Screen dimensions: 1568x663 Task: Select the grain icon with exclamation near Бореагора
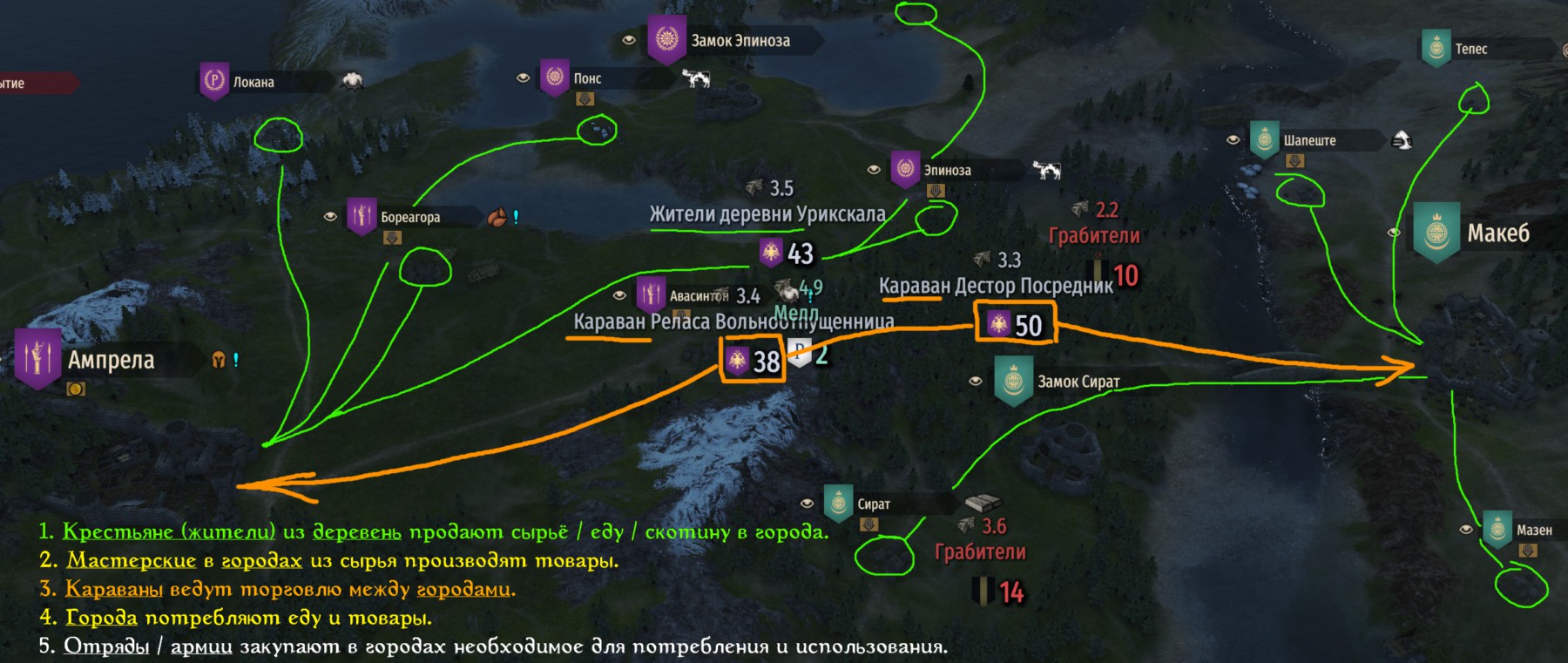[497, 215]
